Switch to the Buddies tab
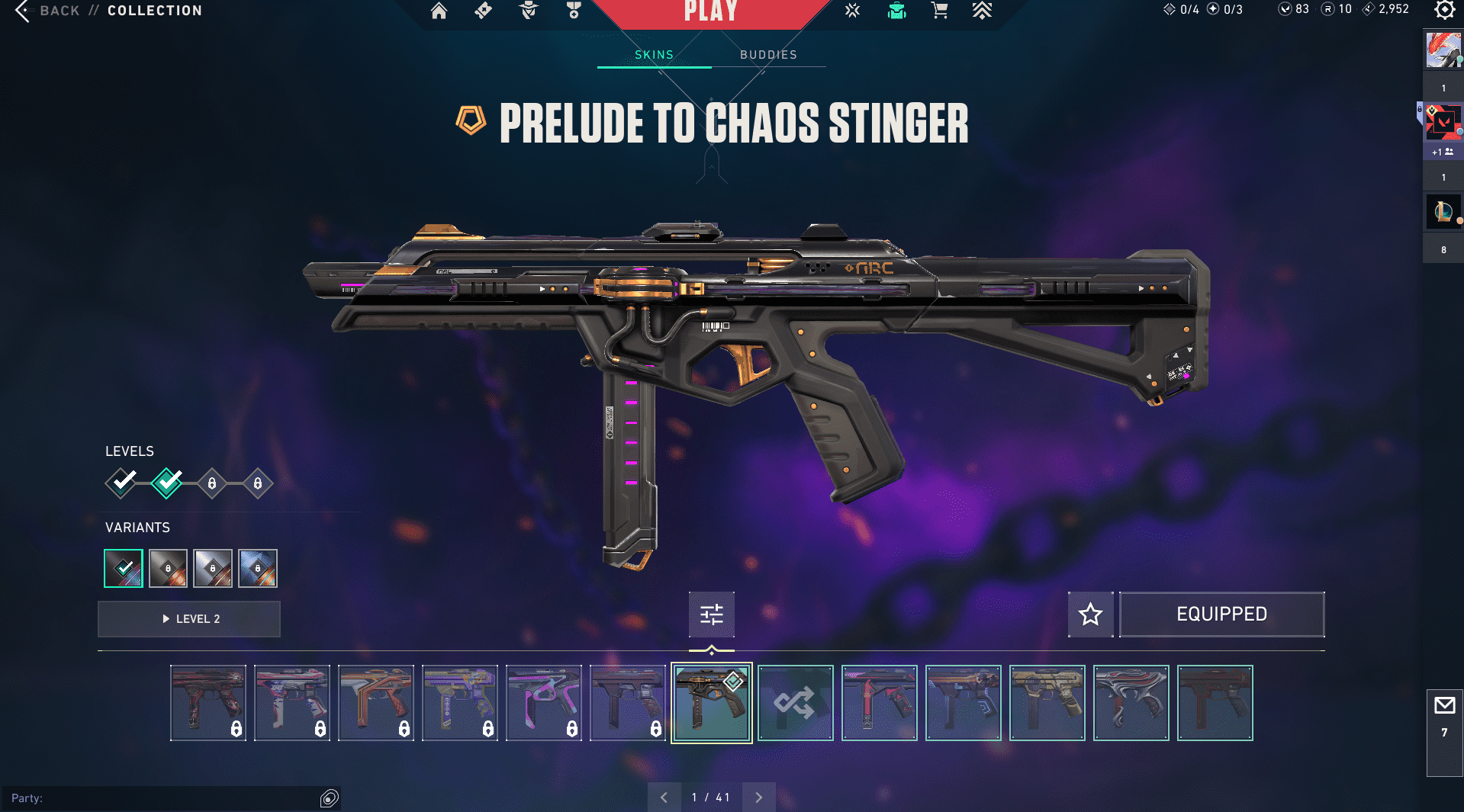This screenshot has height=812, width=1464. 768,55
